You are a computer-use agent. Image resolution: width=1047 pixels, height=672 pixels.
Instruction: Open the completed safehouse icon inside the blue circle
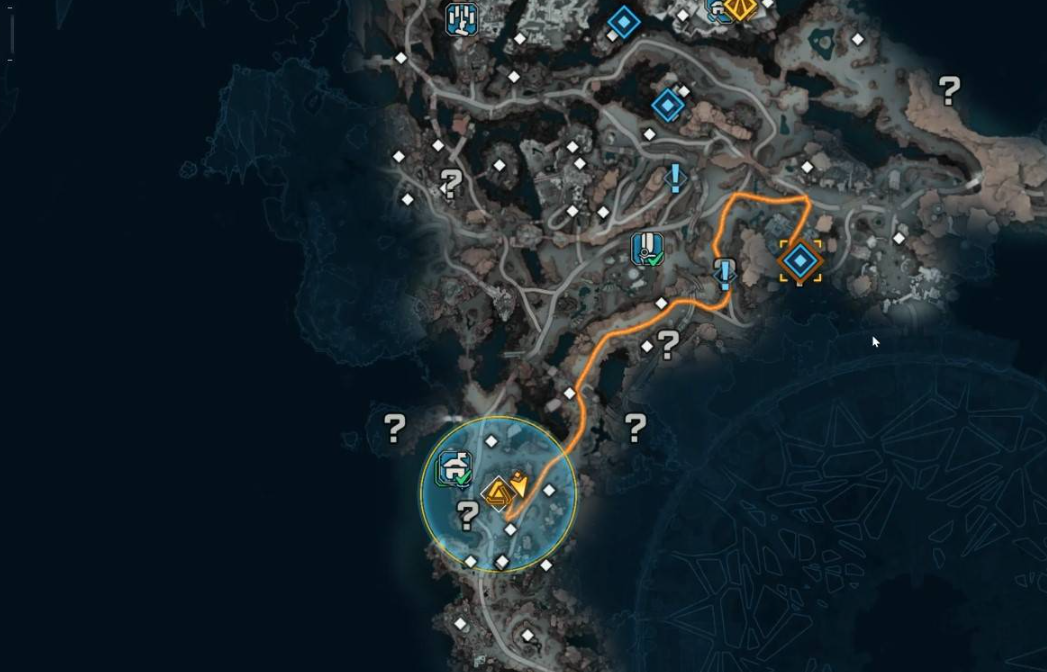[x=455, y=468]
